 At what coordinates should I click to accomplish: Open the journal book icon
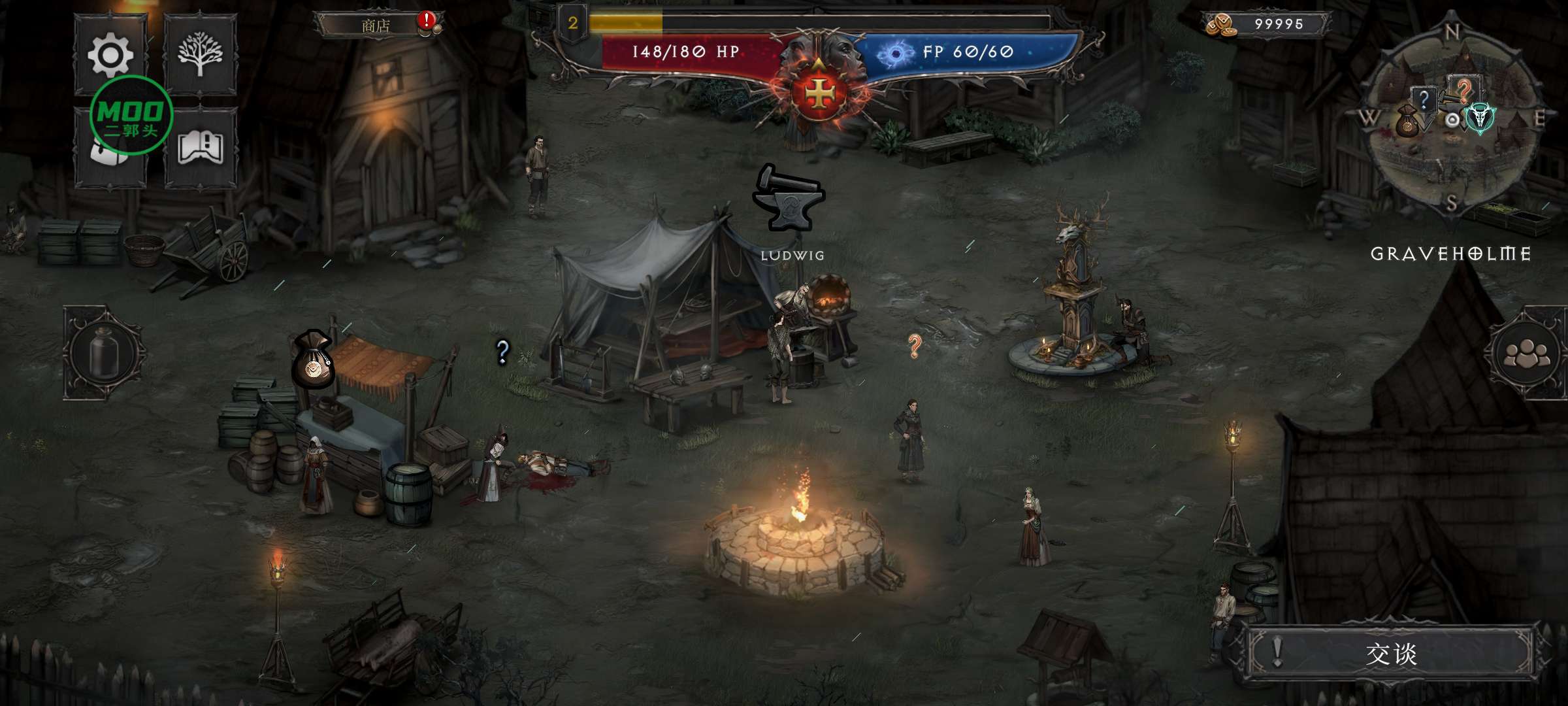point(200,148)
